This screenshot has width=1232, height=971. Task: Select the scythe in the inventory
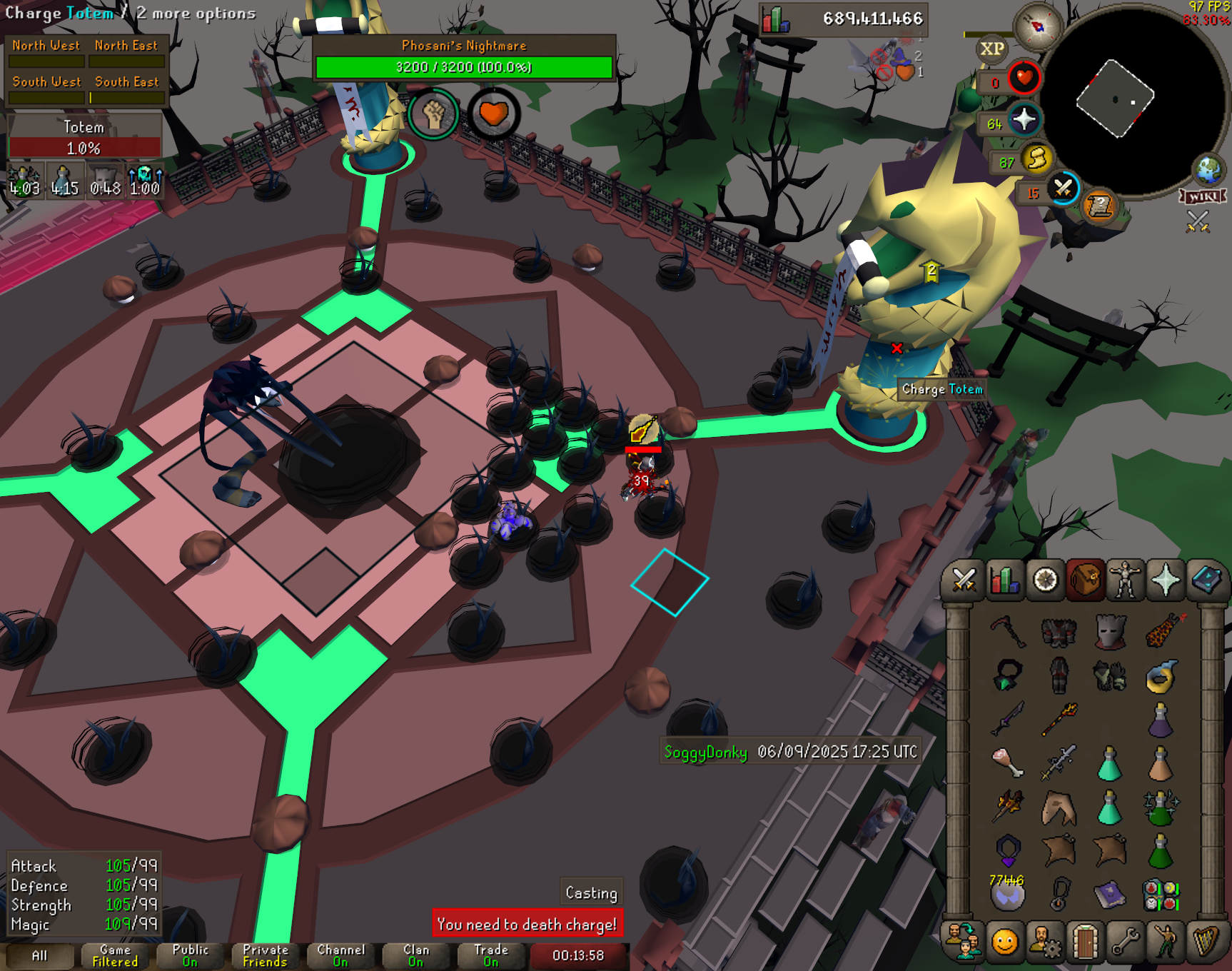(1008, 630)
